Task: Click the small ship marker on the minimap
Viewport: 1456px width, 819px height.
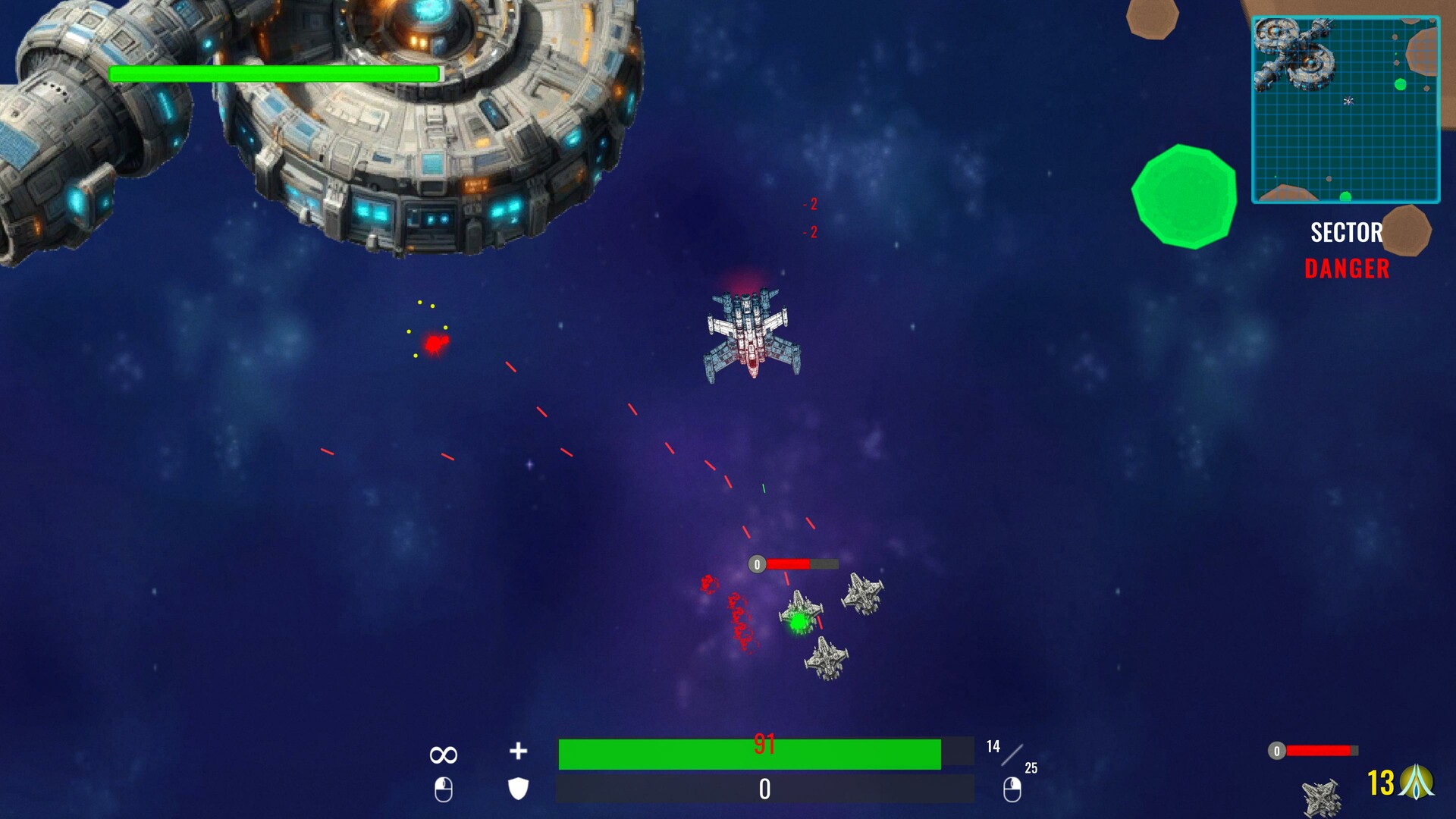Action: [x=1348, y=101]
